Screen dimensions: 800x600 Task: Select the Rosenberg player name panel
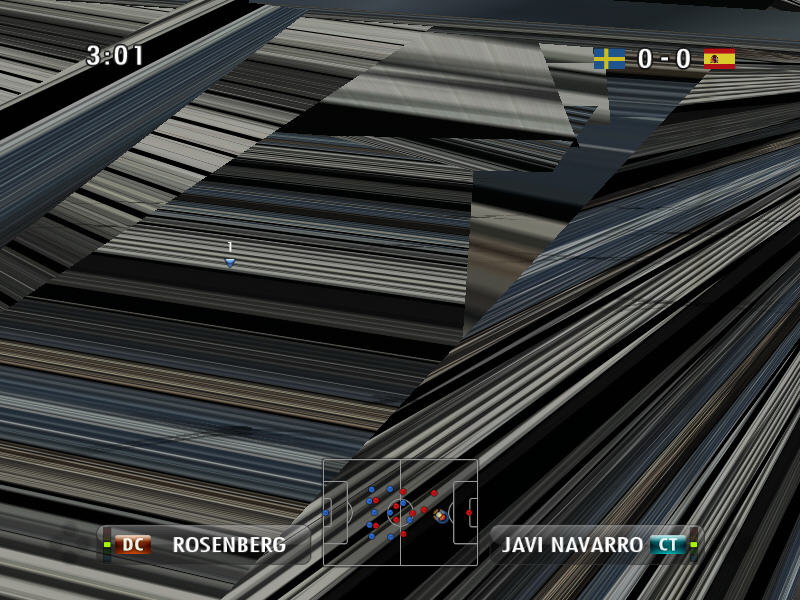[207, 545]
